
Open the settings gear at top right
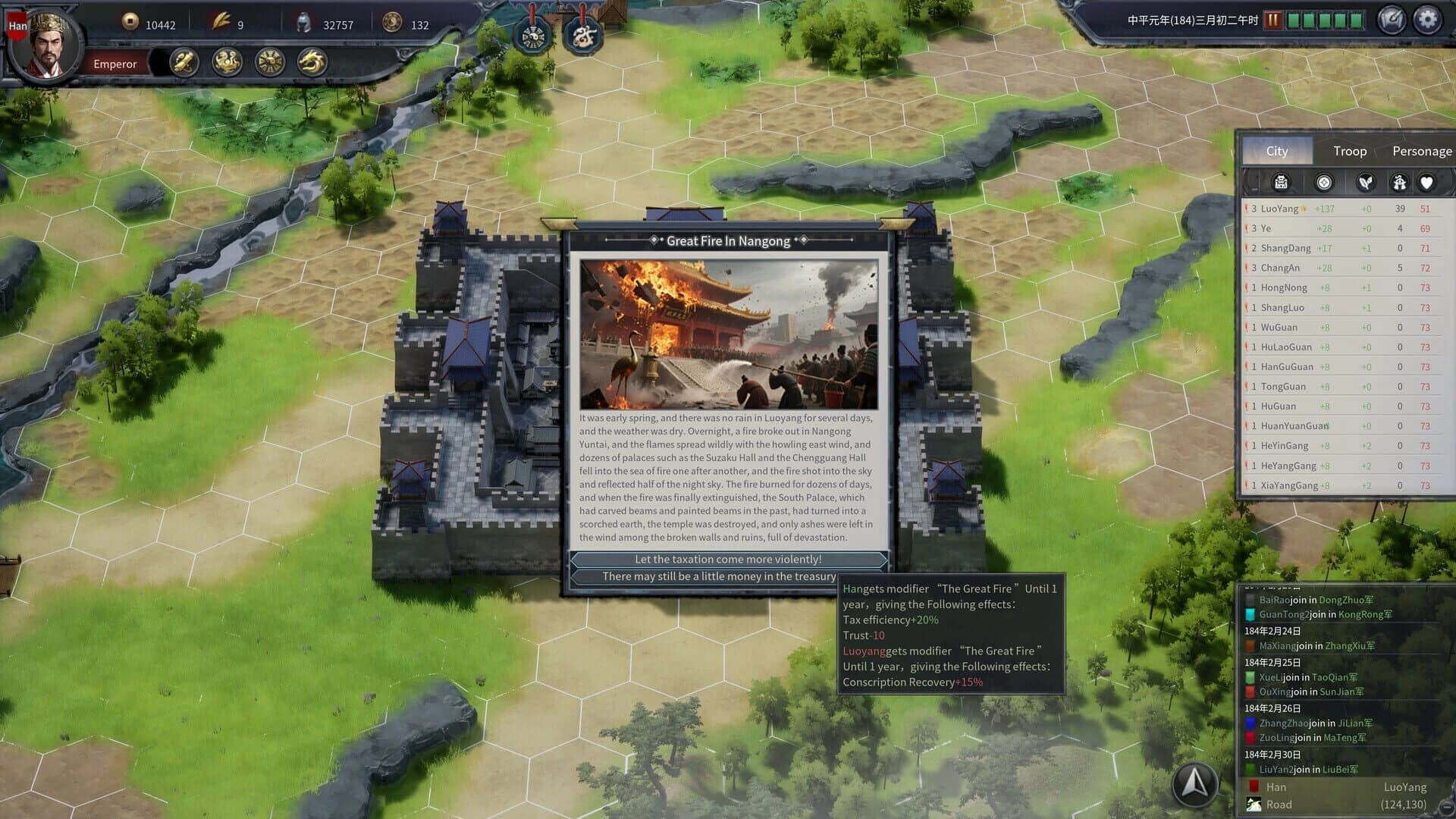(1429, 20)
